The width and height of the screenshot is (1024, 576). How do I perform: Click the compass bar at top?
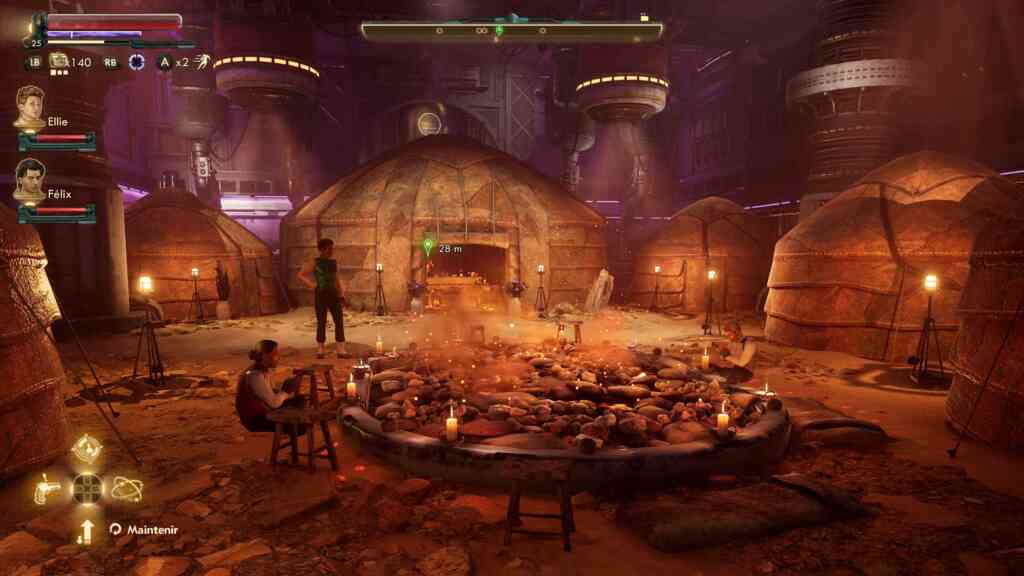click(x=511, y=32)
